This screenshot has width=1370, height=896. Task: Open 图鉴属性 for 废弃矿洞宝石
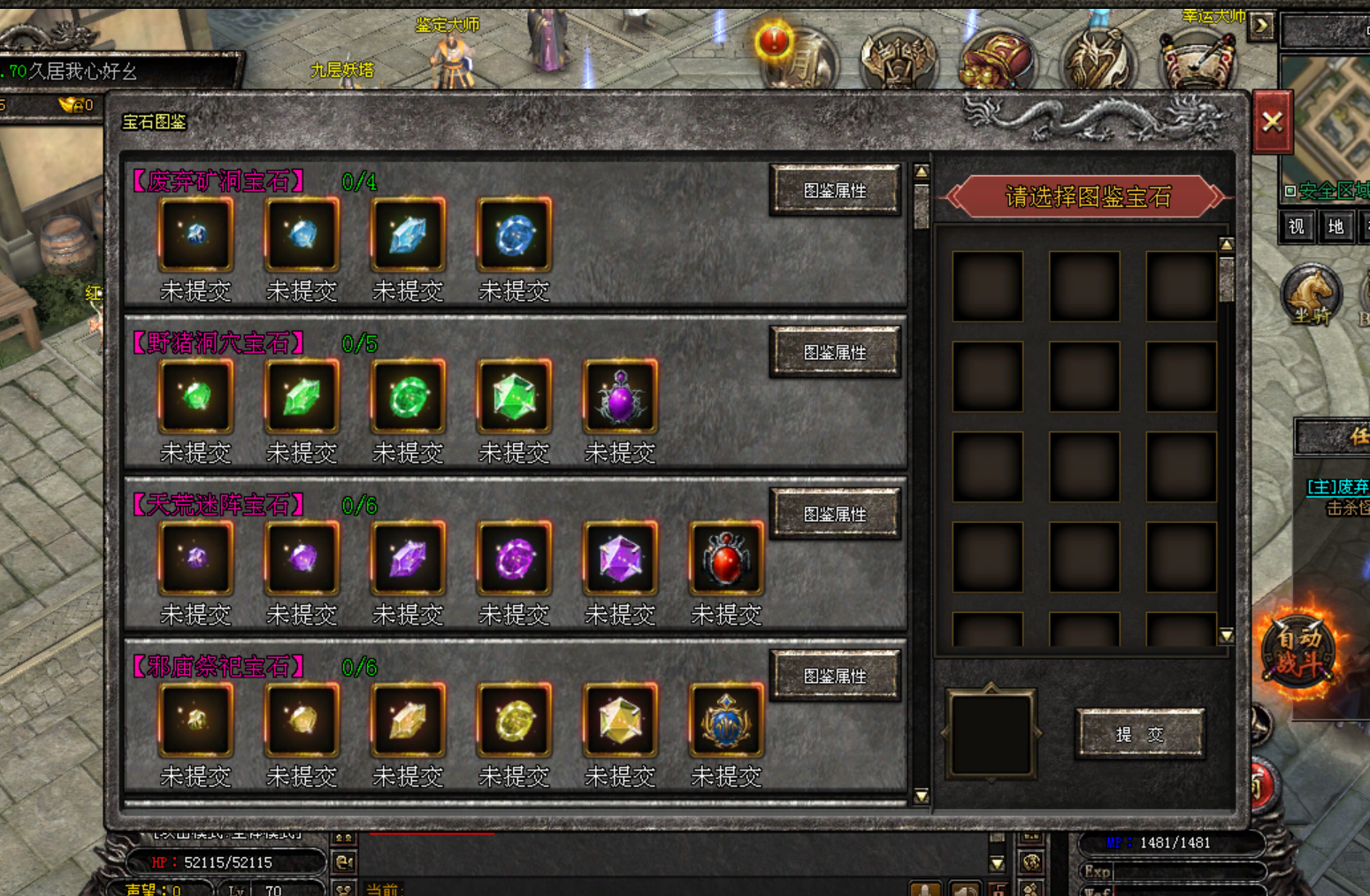(x=835, y=190)
